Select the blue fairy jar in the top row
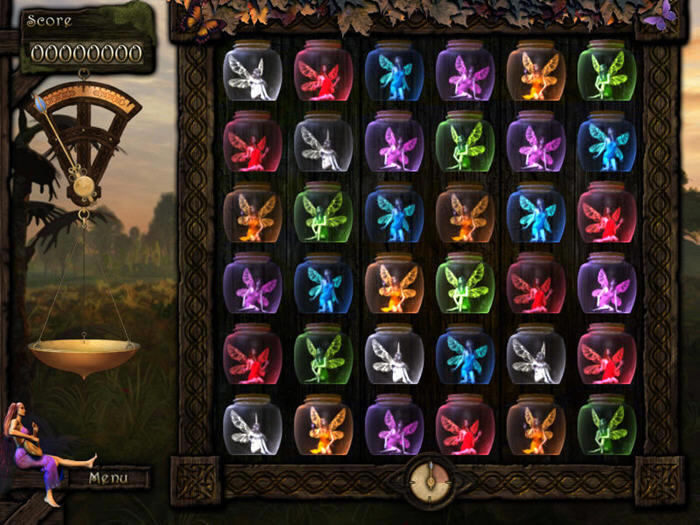Viewport: 700px width, 525px height. pos(394,72)
